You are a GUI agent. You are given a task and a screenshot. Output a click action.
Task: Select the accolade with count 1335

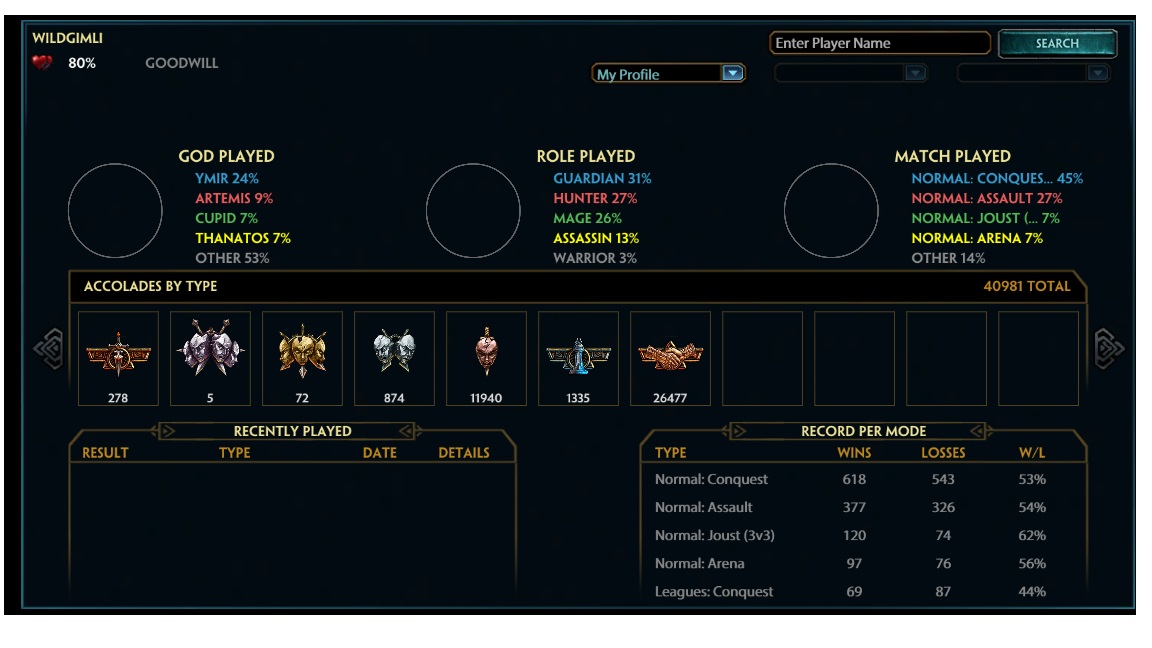click(x=578, y=358)
